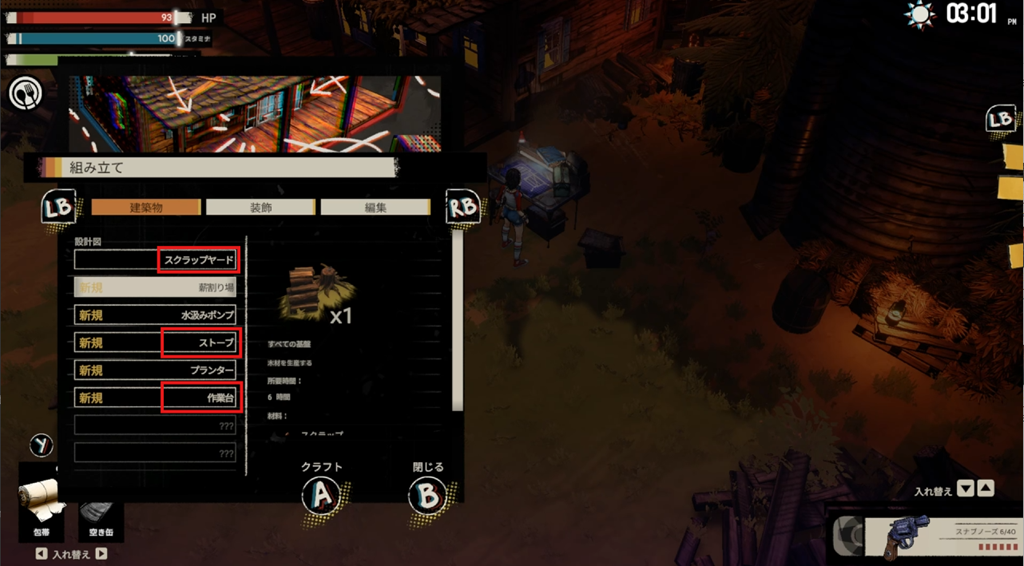
Task: Select the 編集 tab
Action: (x=375, y=208)
